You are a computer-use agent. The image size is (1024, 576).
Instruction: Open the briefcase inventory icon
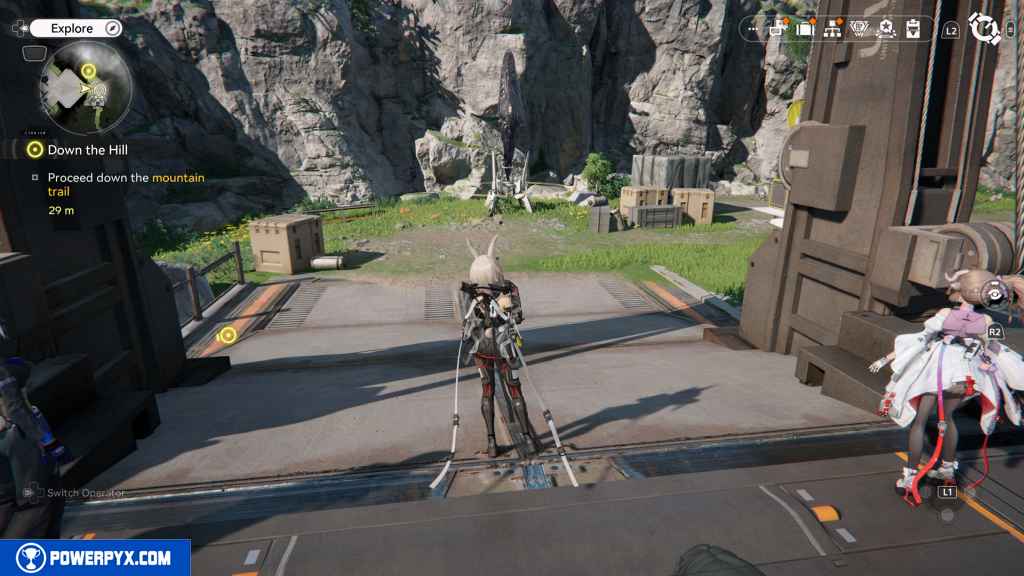point(805,29)
